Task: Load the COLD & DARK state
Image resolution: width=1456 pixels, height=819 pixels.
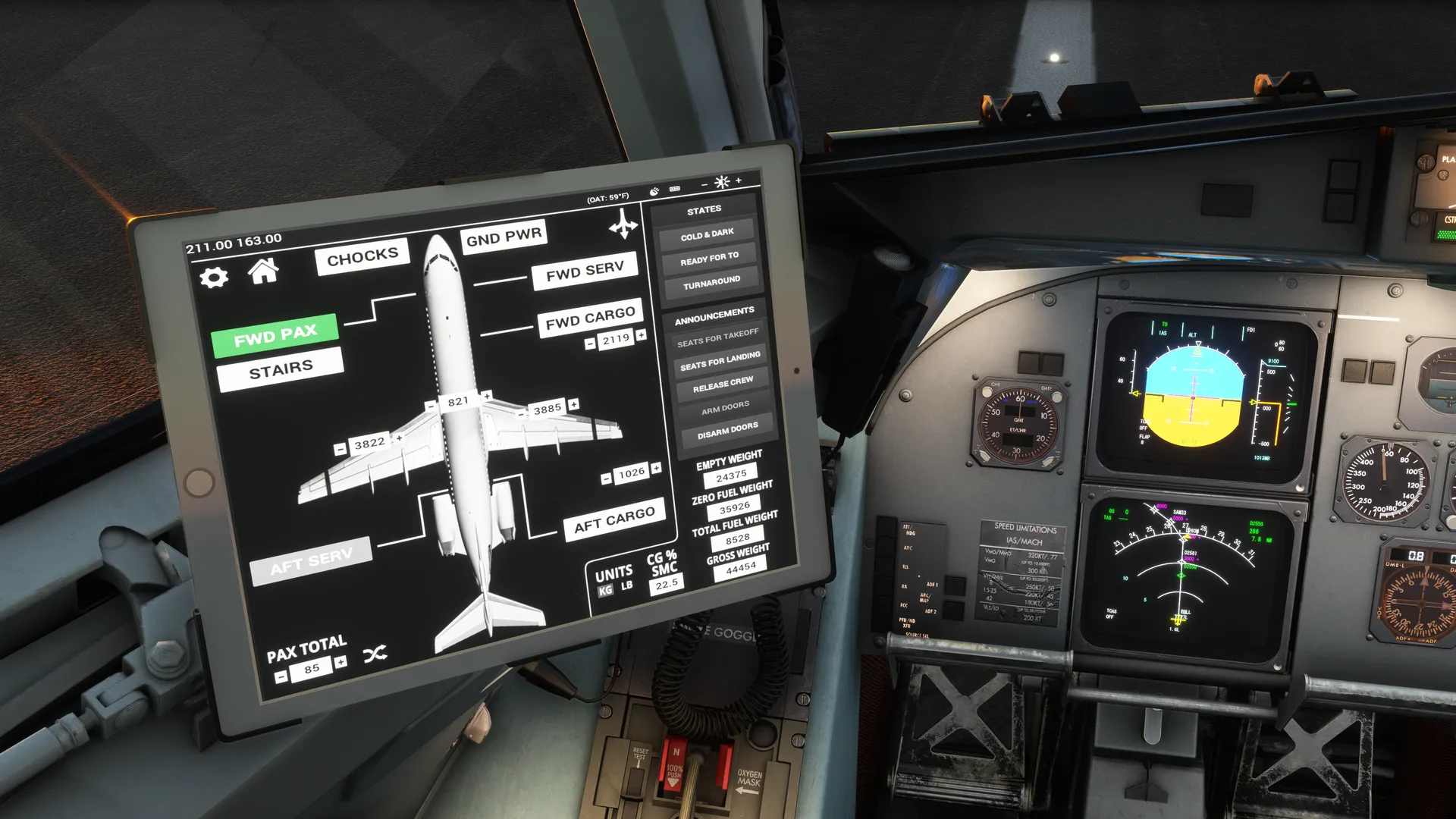Action: pos(707,234)
